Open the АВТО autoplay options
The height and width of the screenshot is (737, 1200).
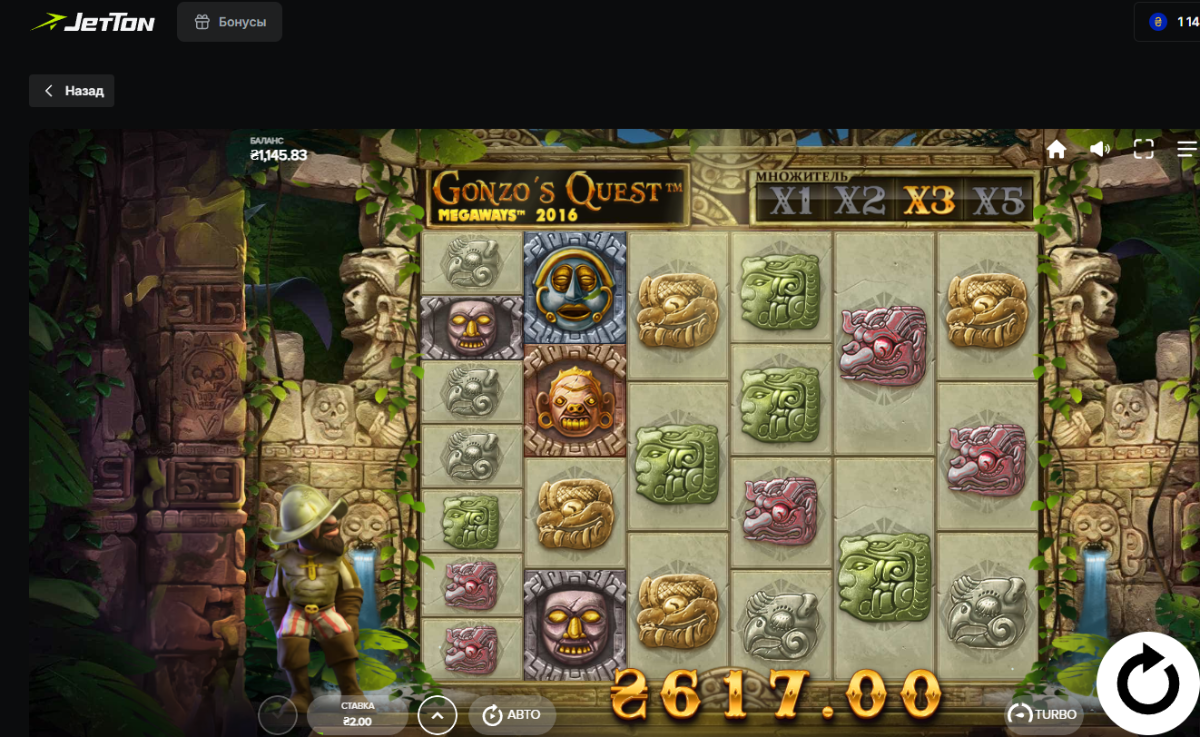pos(511,714)
